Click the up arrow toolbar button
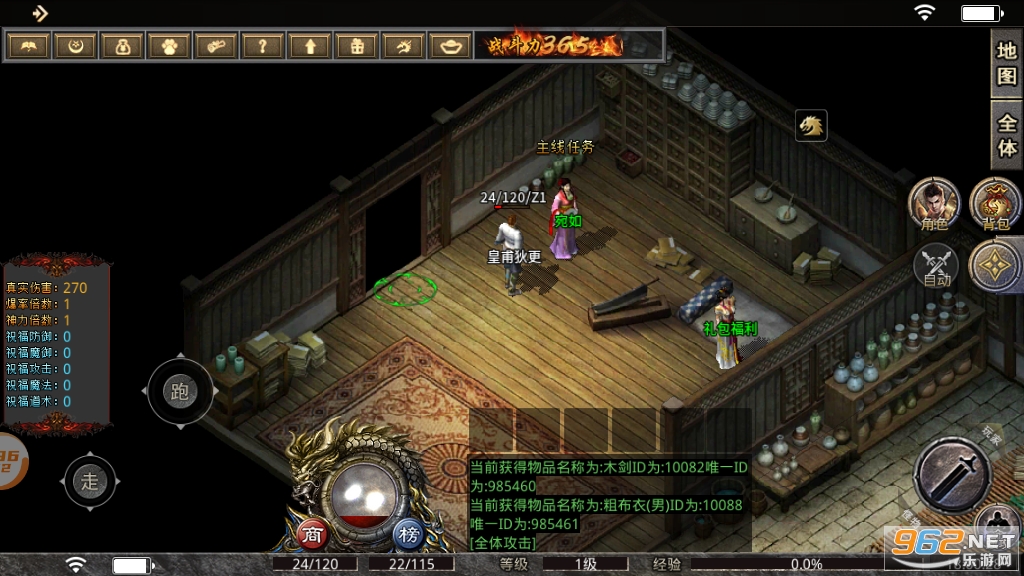The width and height of the screenshot is (1024, 576). pyautogui.click(x=310, y=46)
